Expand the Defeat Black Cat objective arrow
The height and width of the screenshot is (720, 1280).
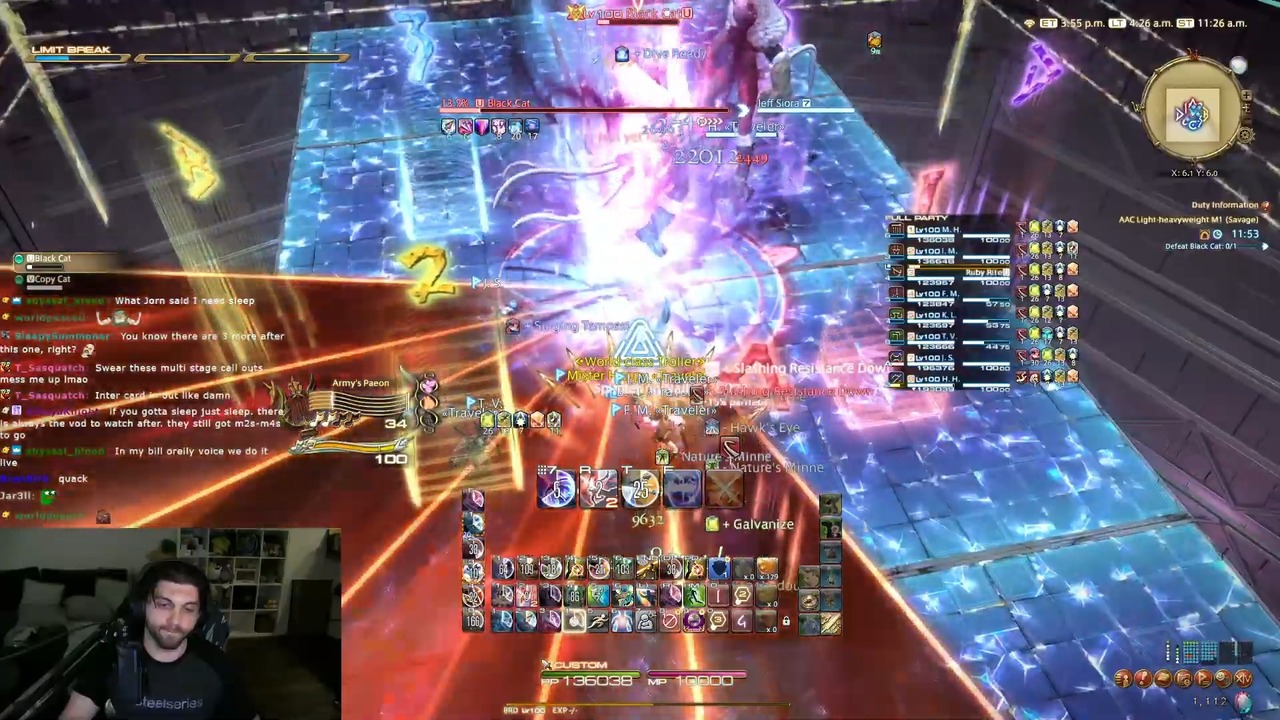1265,246
